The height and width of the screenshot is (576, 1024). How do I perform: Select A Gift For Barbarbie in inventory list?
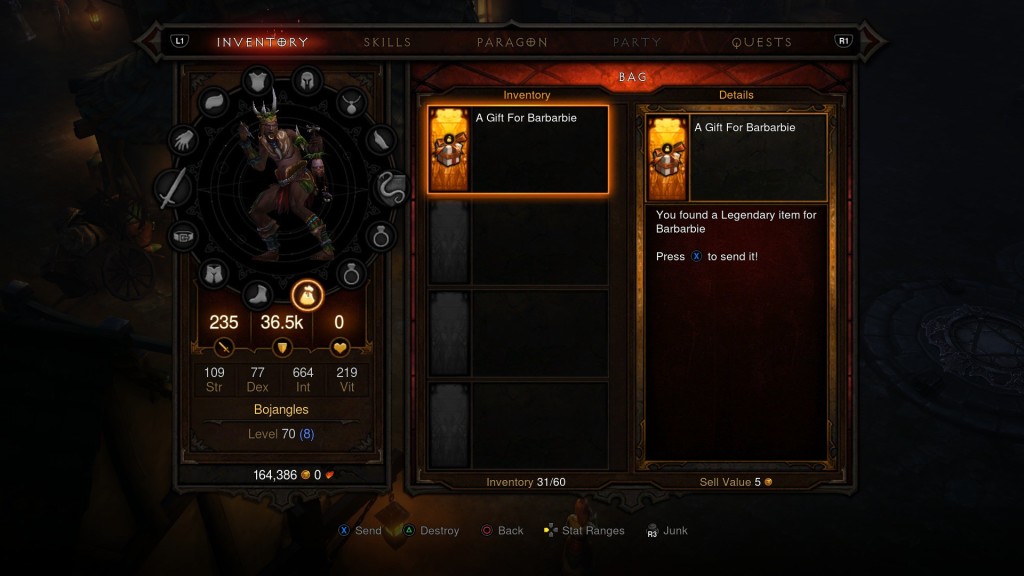518,149
